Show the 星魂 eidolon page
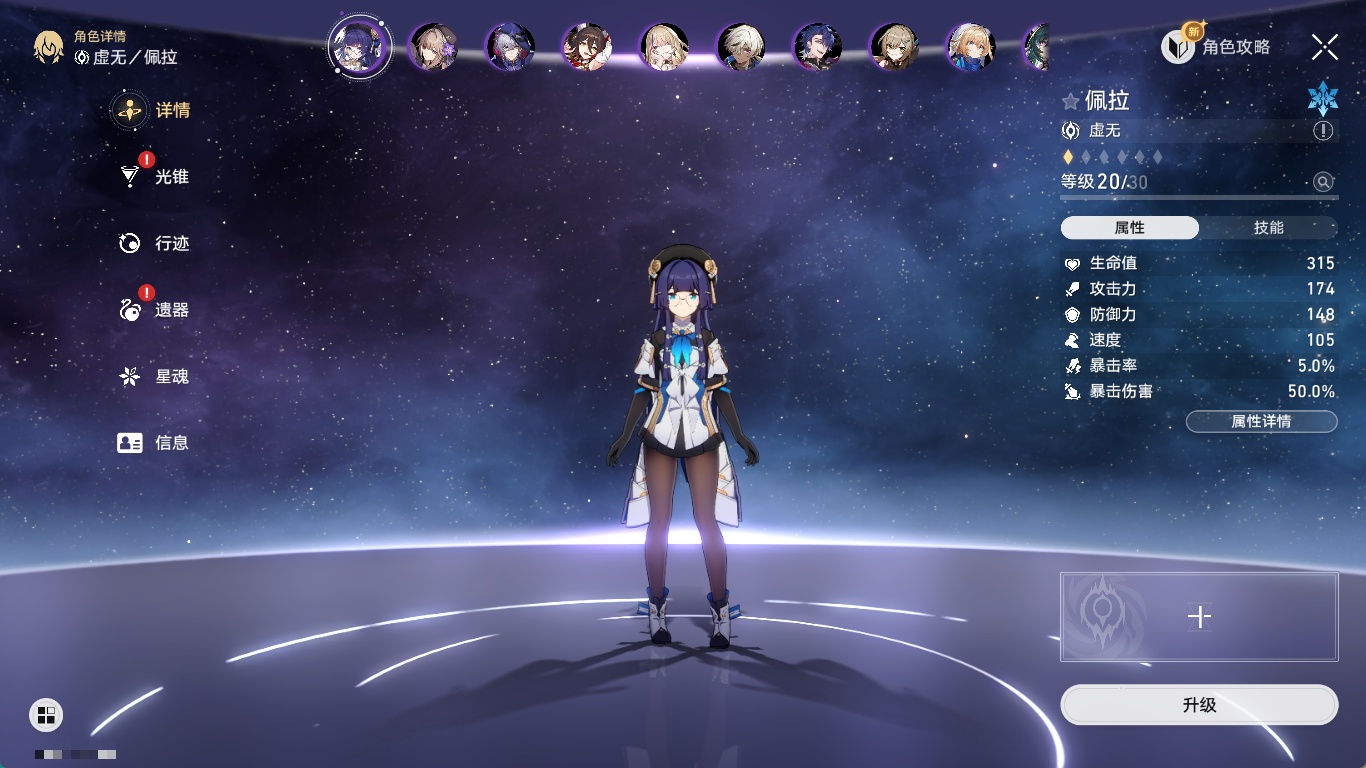 pos(155,377)
